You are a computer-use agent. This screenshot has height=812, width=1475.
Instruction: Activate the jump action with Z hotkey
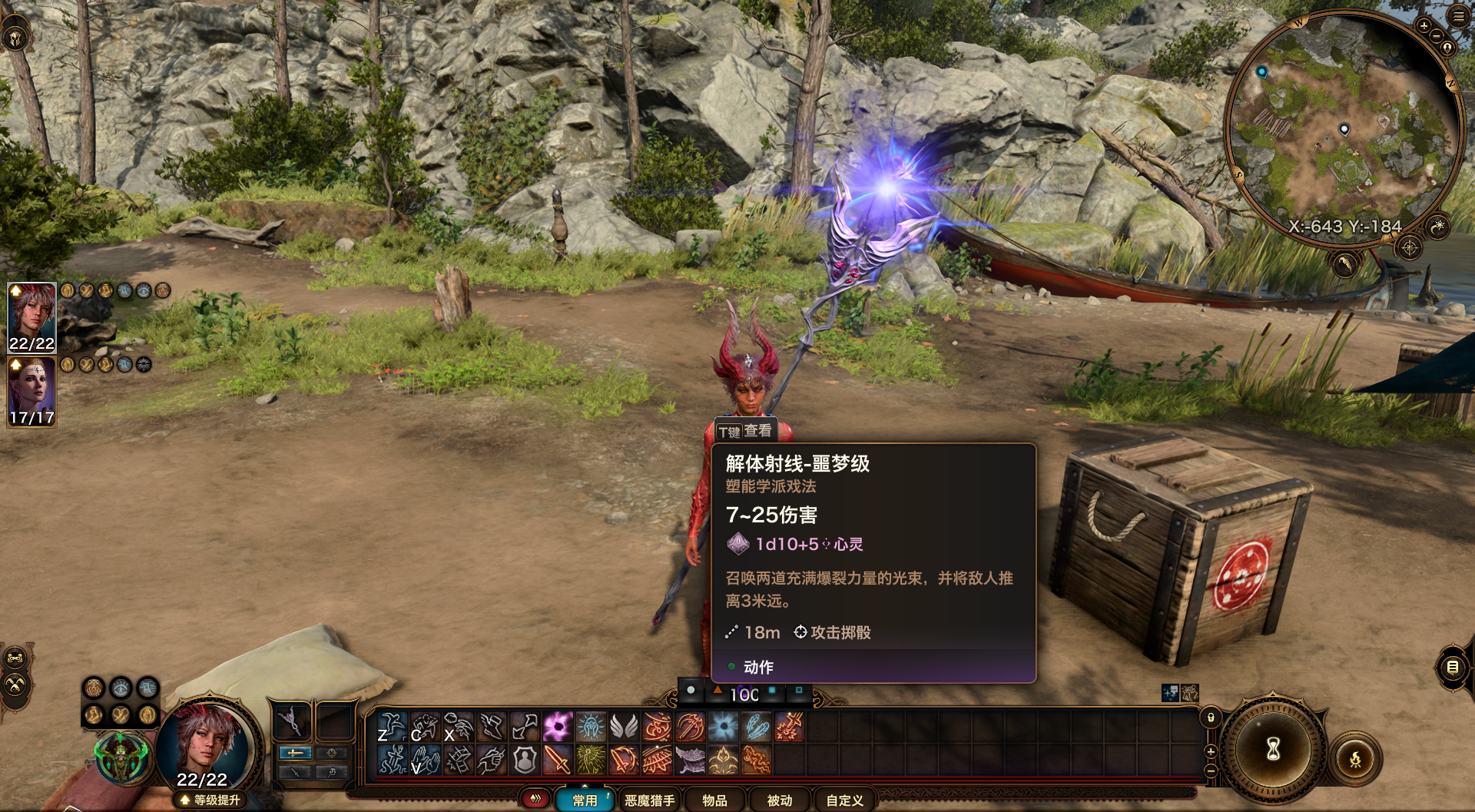coord(392,727)
